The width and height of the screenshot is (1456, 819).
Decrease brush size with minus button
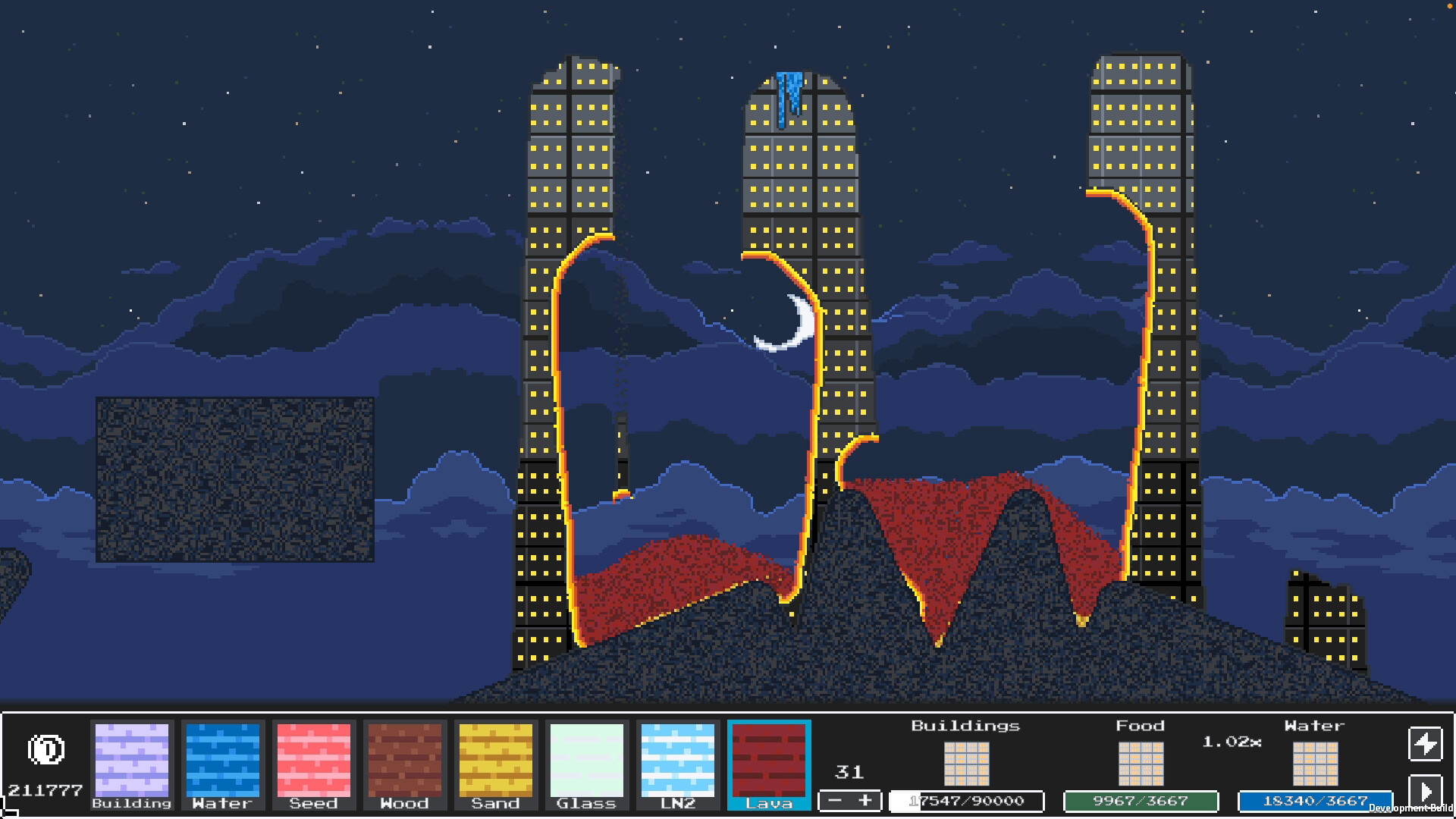834,801
